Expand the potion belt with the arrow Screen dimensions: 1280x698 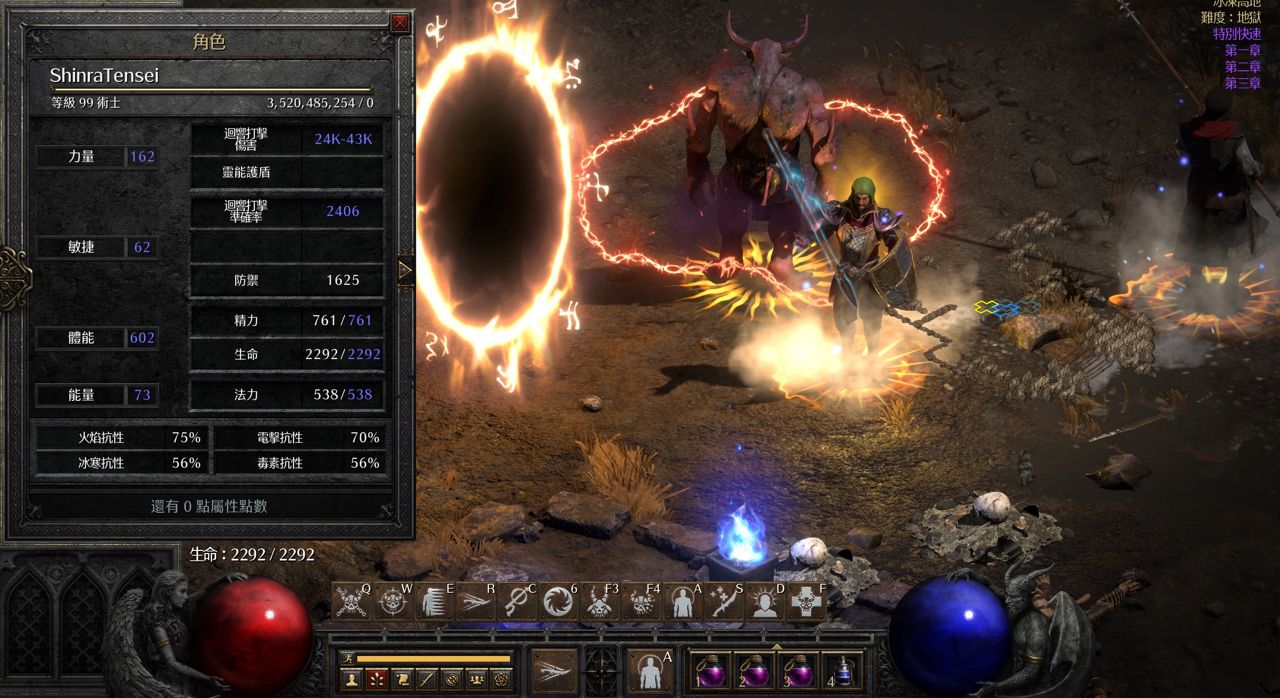point(777,647)
